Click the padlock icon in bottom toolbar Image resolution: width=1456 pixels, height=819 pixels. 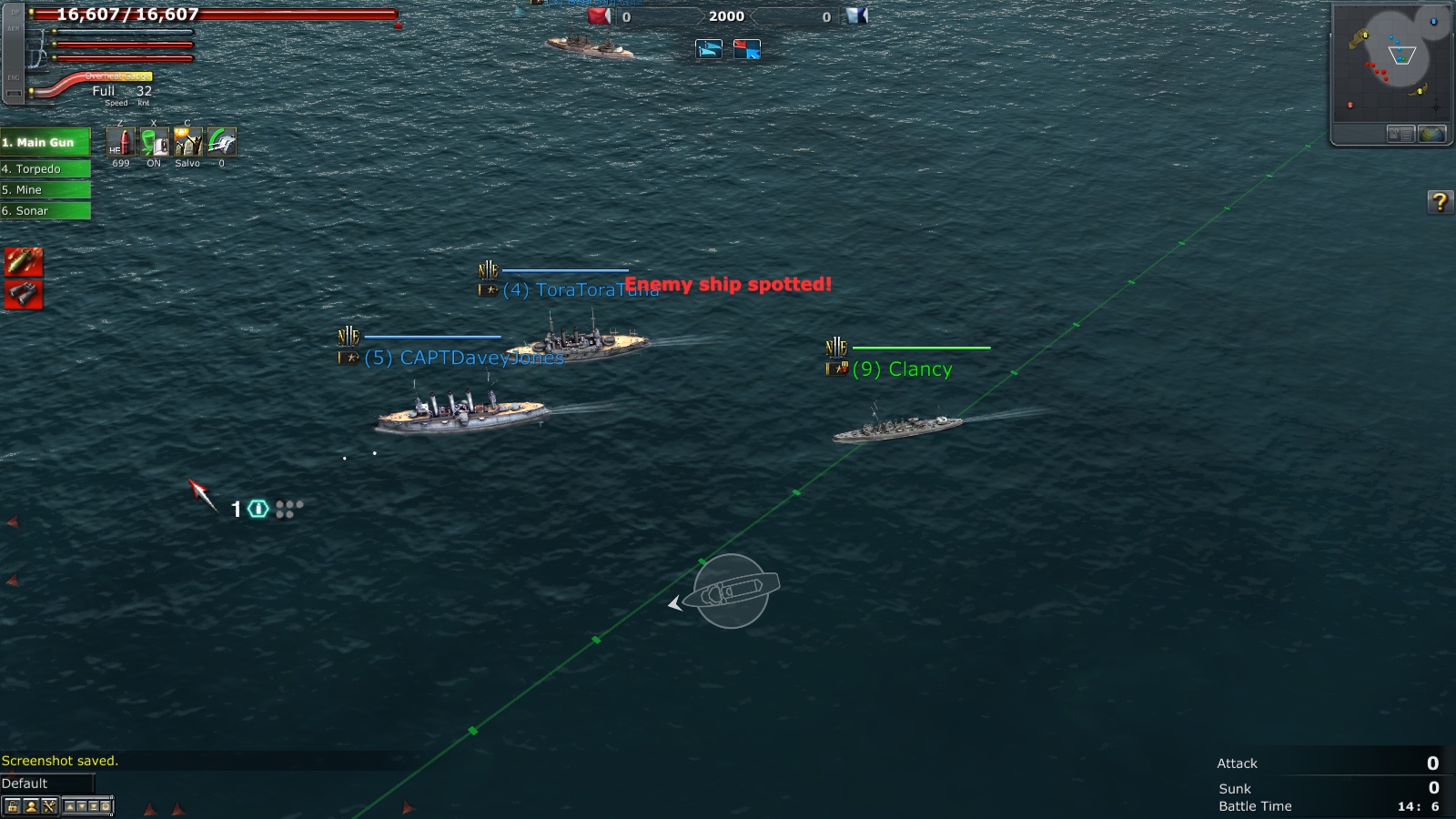click(x=12, y=805)
